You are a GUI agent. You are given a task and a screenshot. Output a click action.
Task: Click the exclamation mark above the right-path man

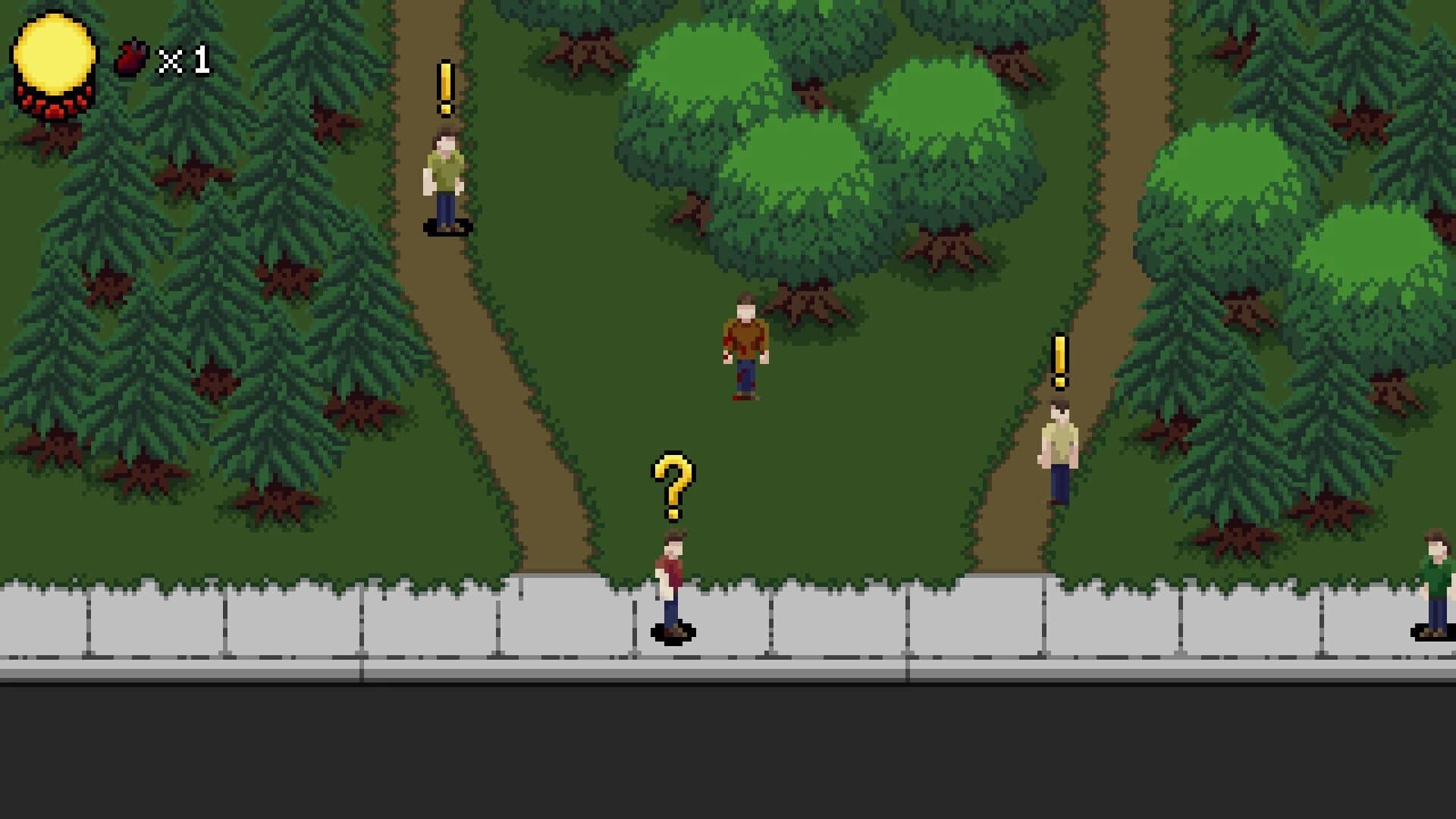coord(1059,356)
